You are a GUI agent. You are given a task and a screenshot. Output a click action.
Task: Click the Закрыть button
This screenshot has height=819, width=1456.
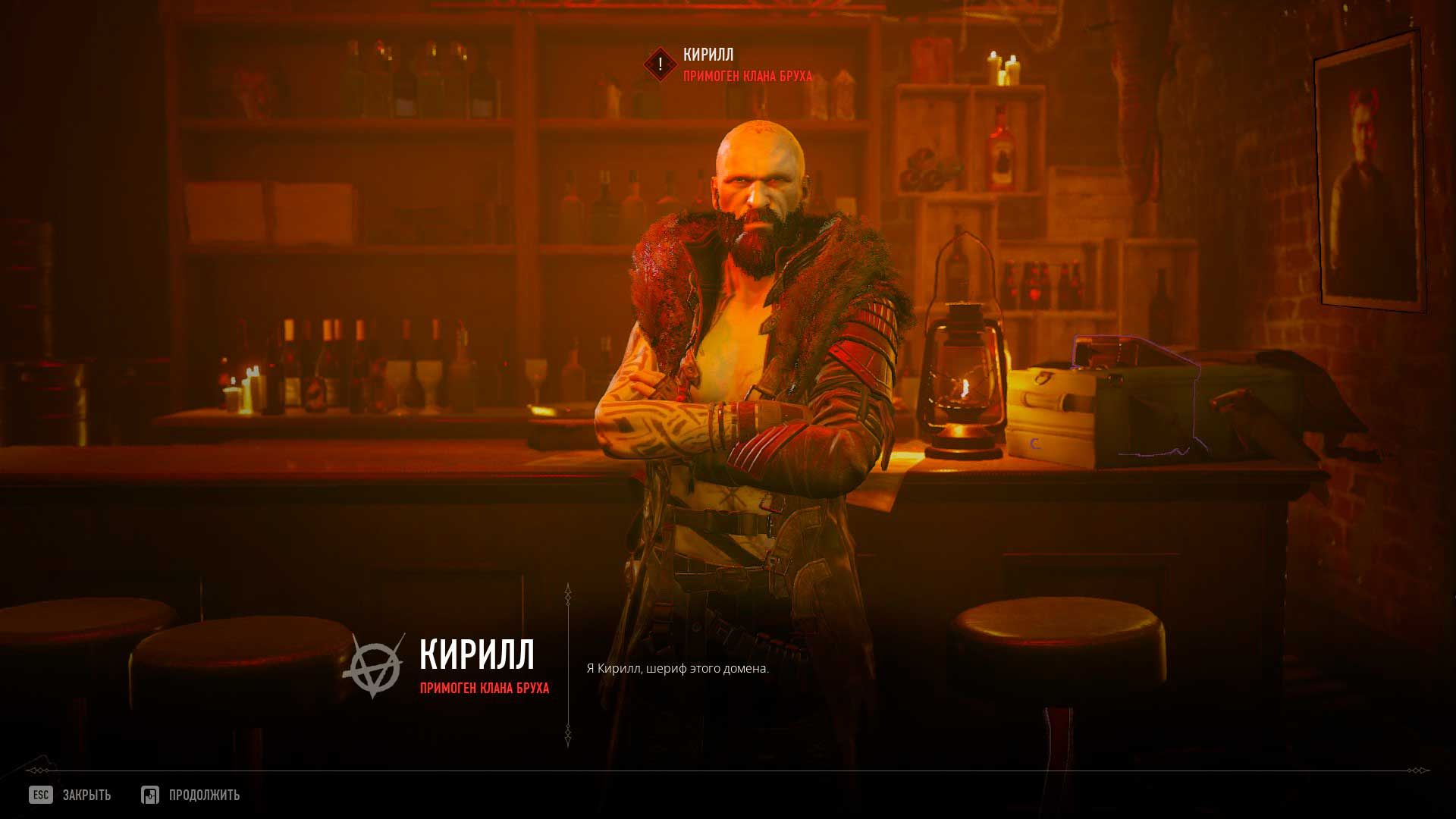pyautogui.click(x=86, y=795)
